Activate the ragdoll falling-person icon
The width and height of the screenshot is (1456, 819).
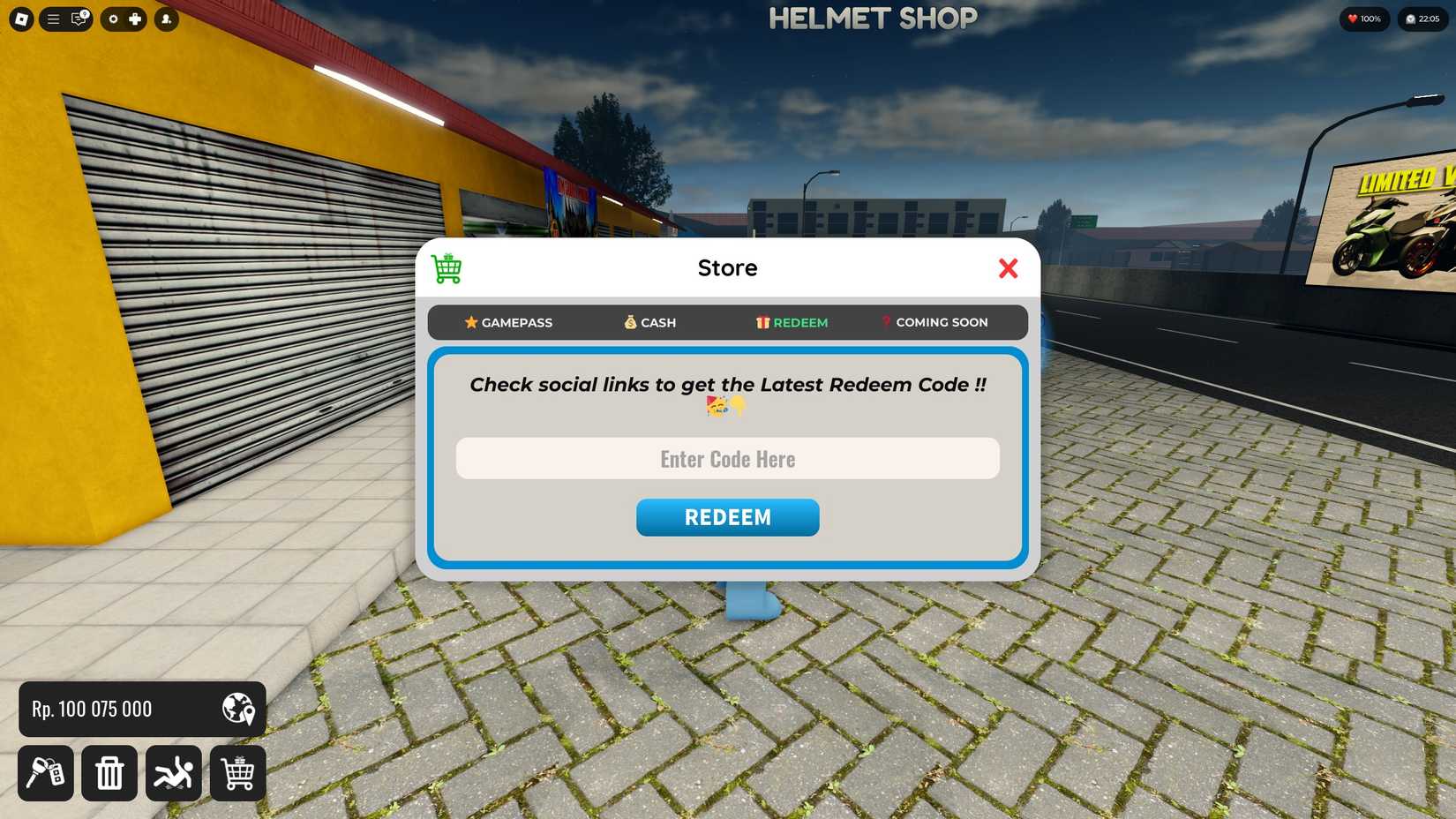click(x=174, y=773)
